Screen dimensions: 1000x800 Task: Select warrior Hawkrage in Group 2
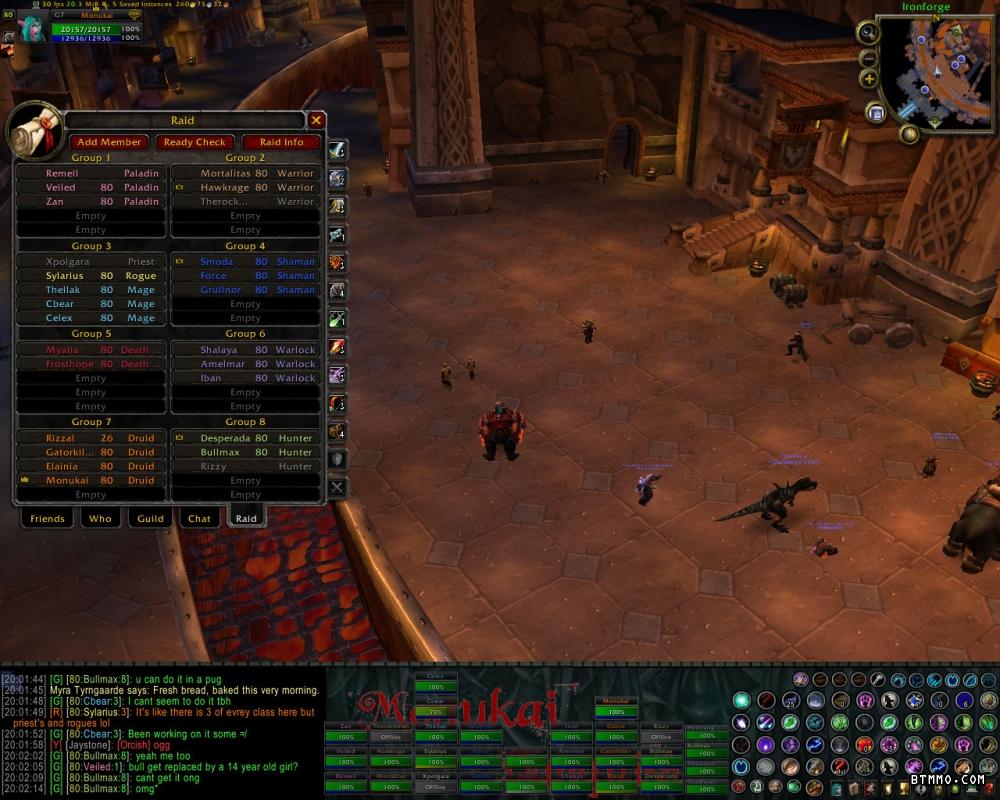click(x=245, y=187)
